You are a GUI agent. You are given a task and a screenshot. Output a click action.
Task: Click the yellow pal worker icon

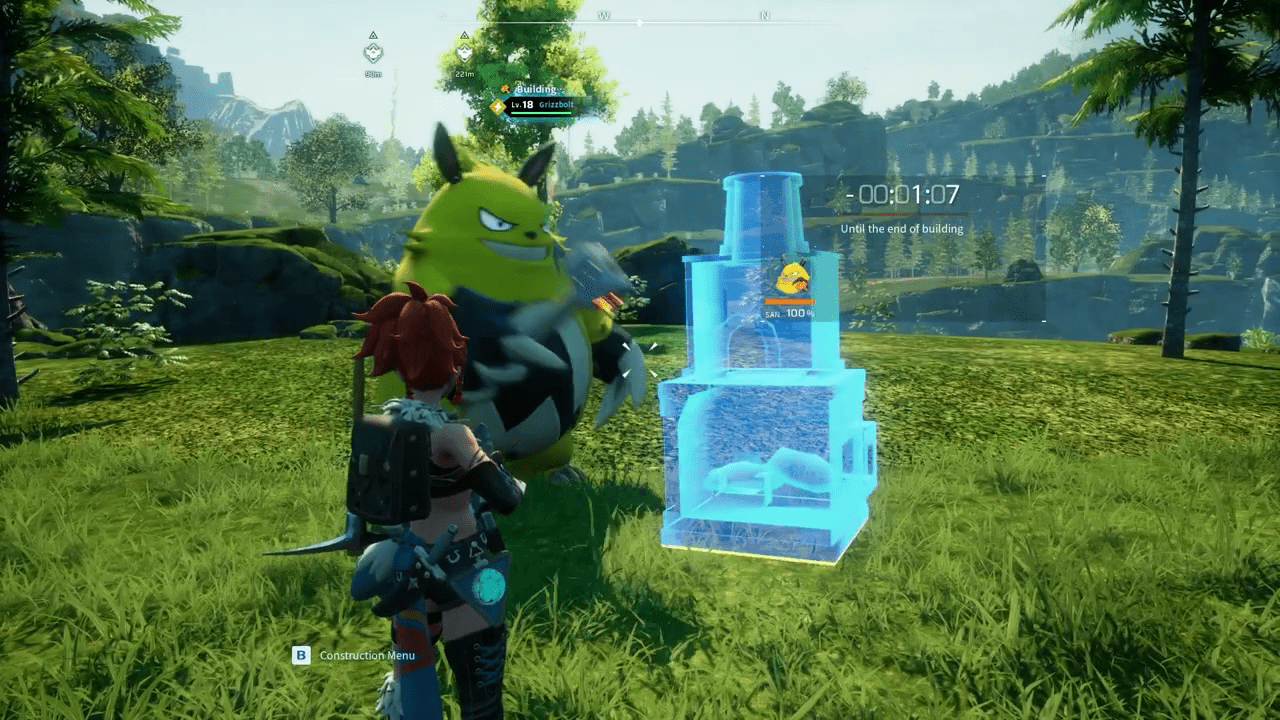(793, 276)
